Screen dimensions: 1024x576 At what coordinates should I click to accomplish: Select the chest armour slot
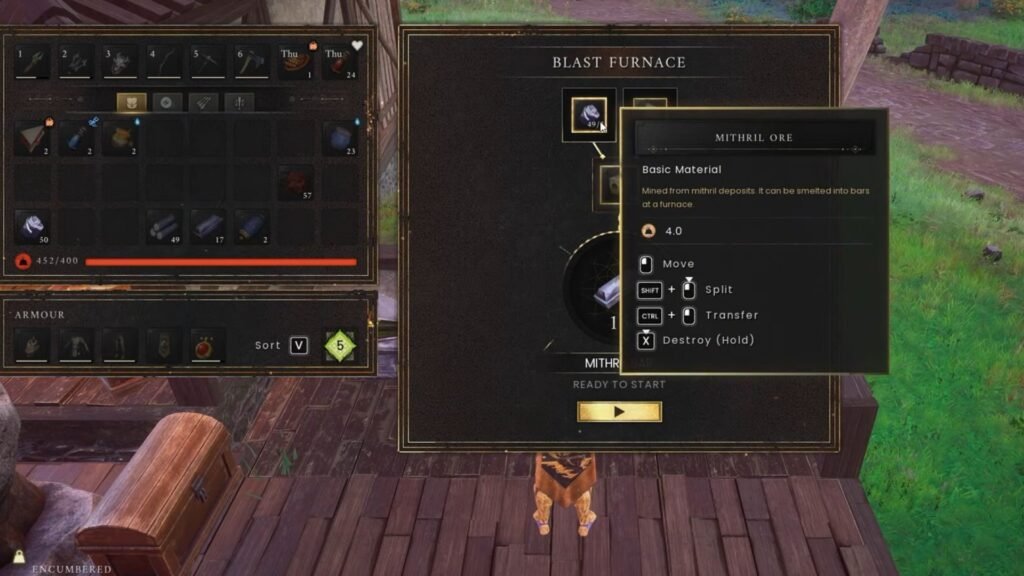[76, 346]
